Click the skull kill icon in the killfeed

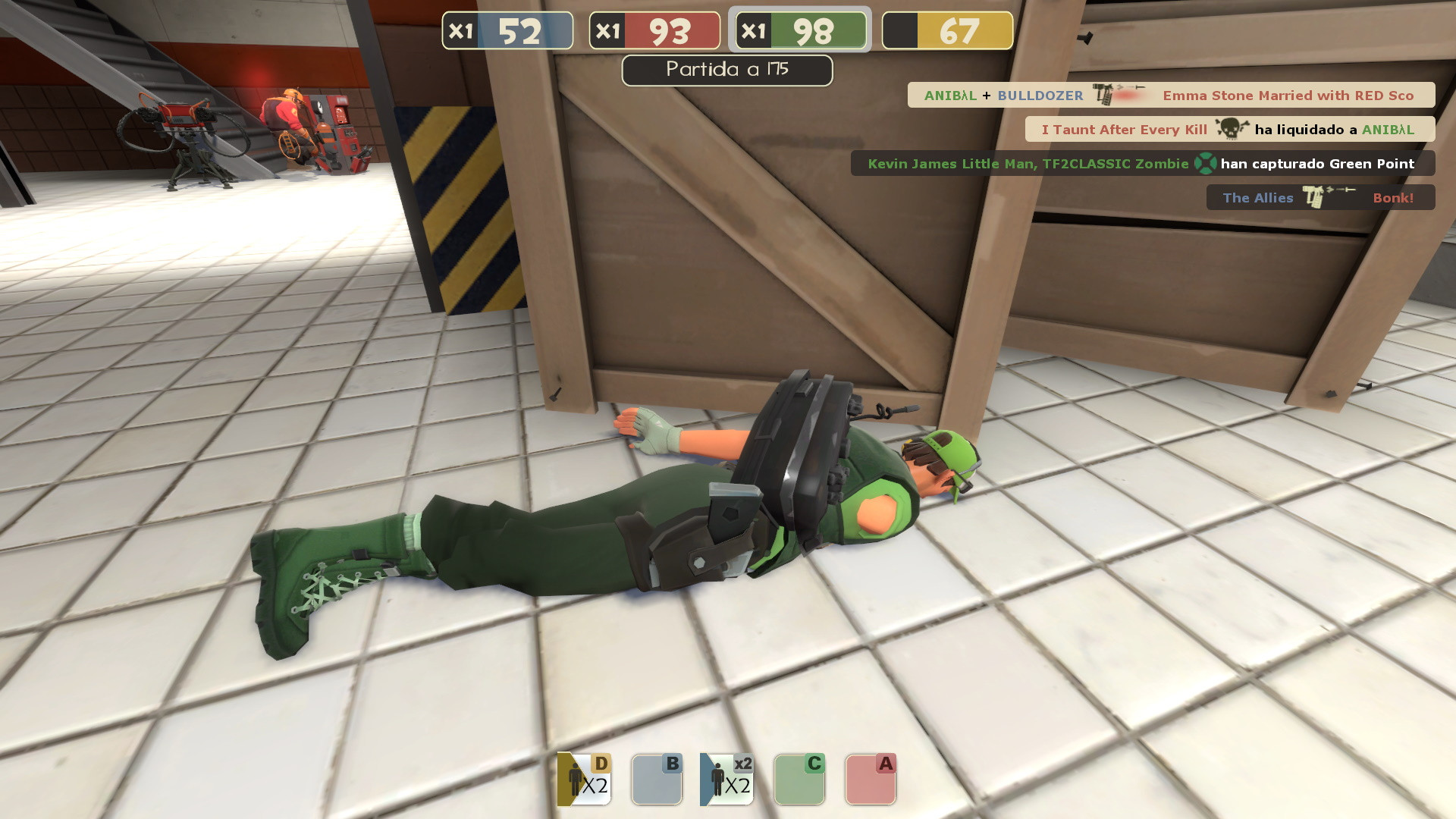pos(1230,130)
